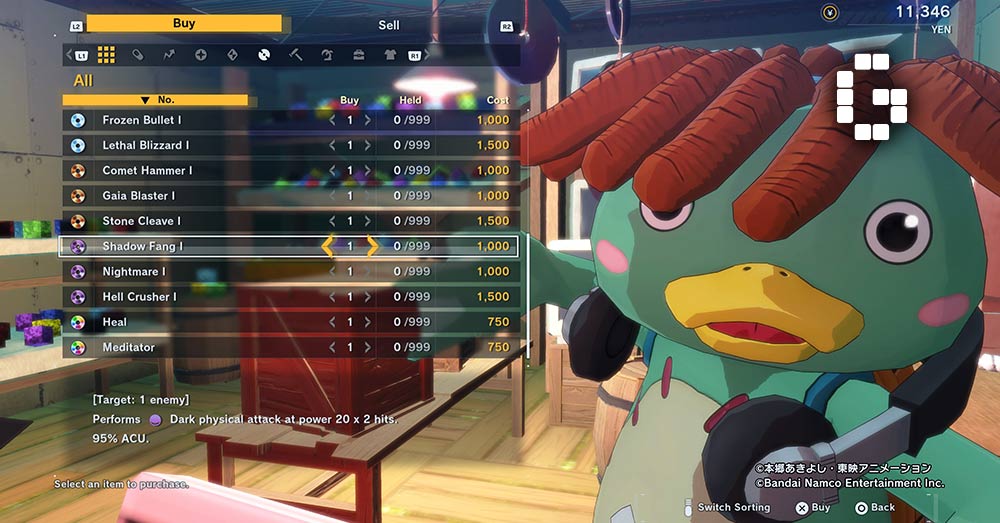Choose the Meditator item row
The height and width of the screenshot is (523, 1000).
click(x=128, y=347)
